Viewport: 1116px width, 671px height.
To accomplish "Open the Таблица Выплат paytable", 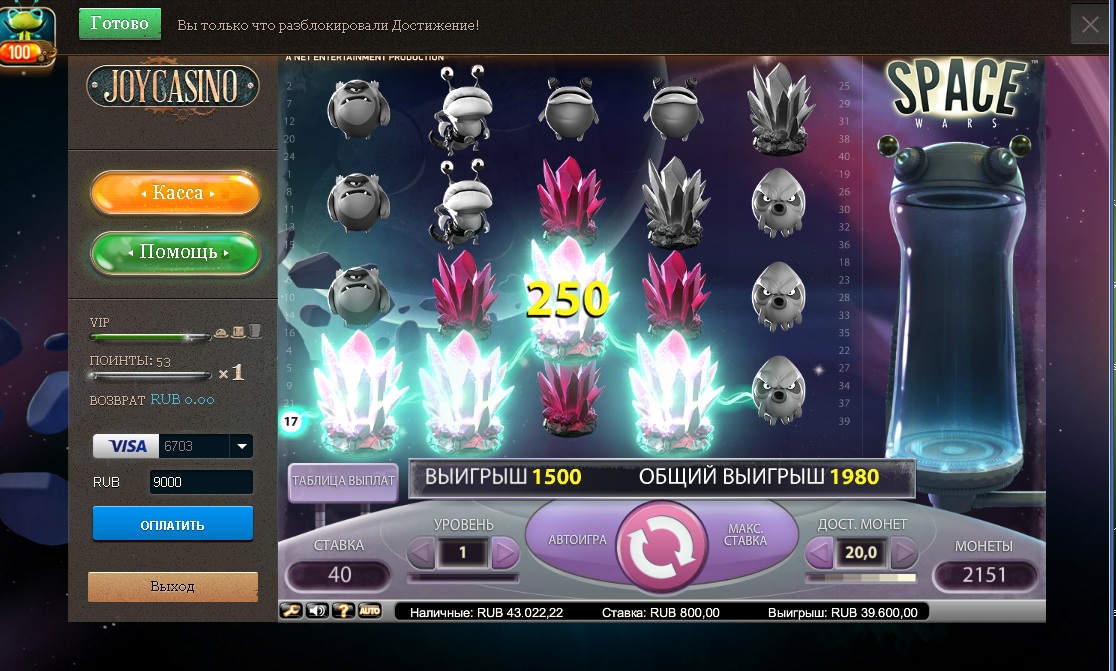I will 343,481.
